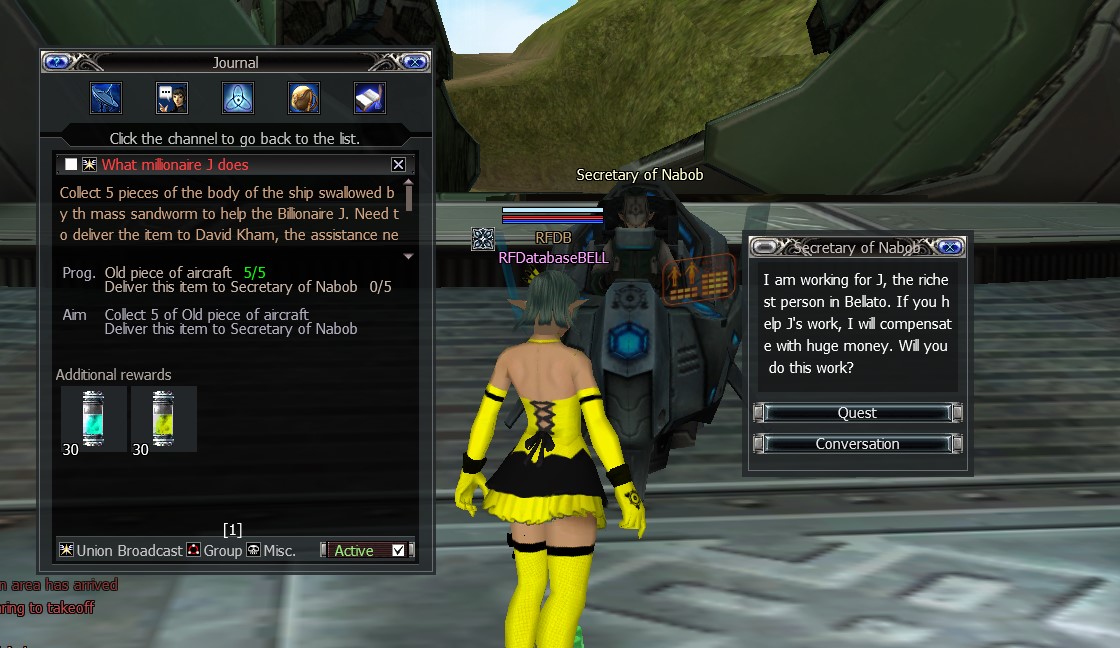Inspect the yellow potion reward item
The height and width of the screenshot is (648, 1120).
point(163,418)
